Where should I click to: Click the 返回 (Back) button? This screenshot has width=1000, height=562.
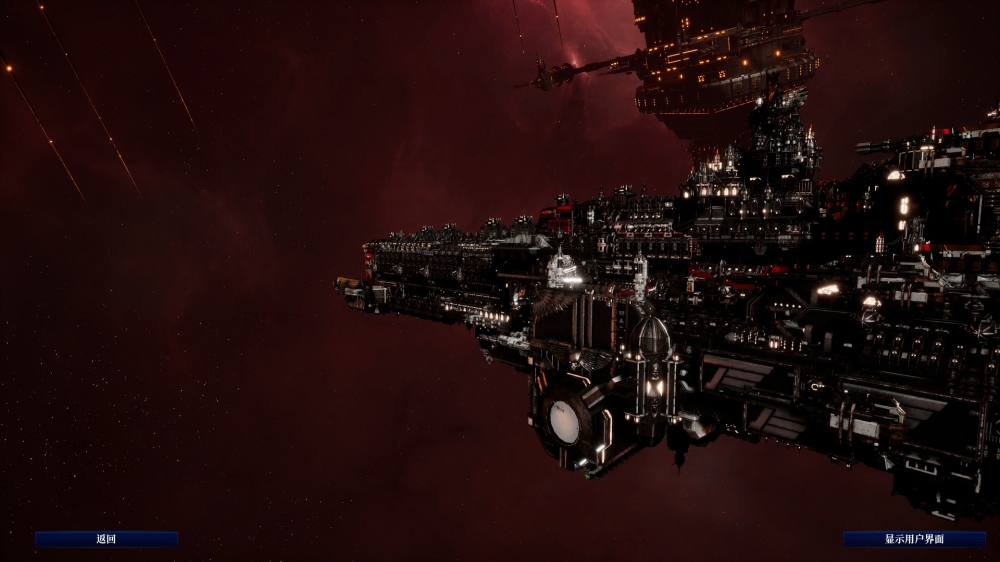107,539
